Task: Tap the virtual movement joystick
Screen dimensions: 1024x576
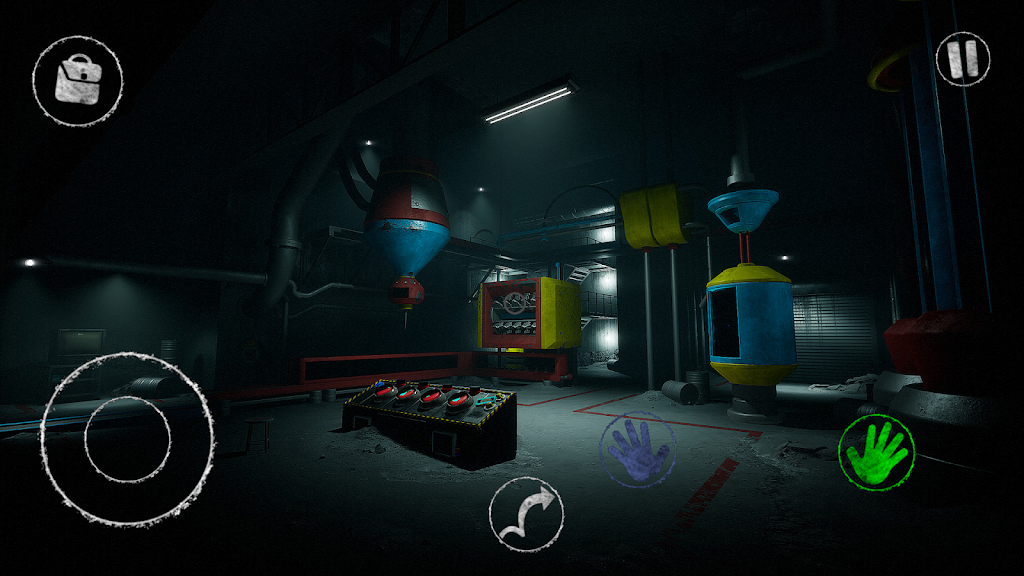Action: pyautogui.click(x=127, y=438)
